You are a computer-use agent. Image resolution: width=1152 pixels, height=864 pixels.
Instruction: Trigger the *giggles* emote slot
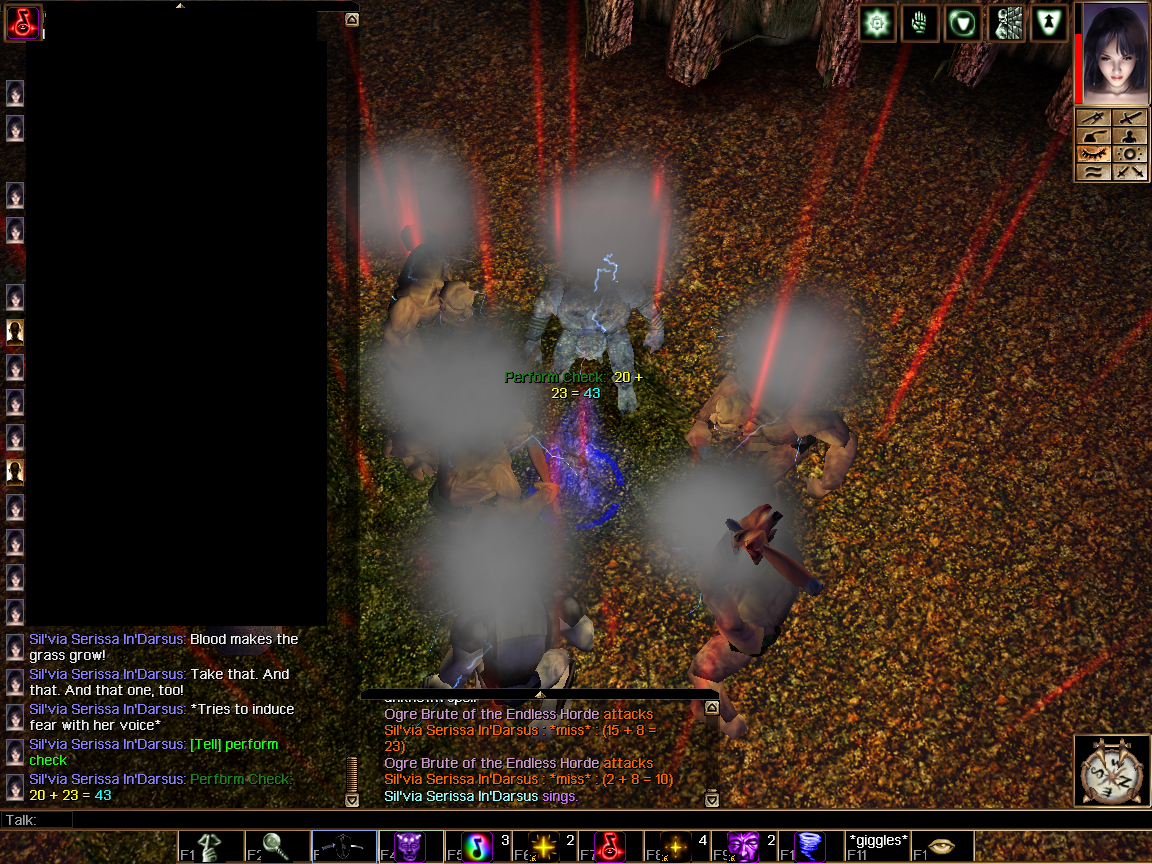point(877,846)
